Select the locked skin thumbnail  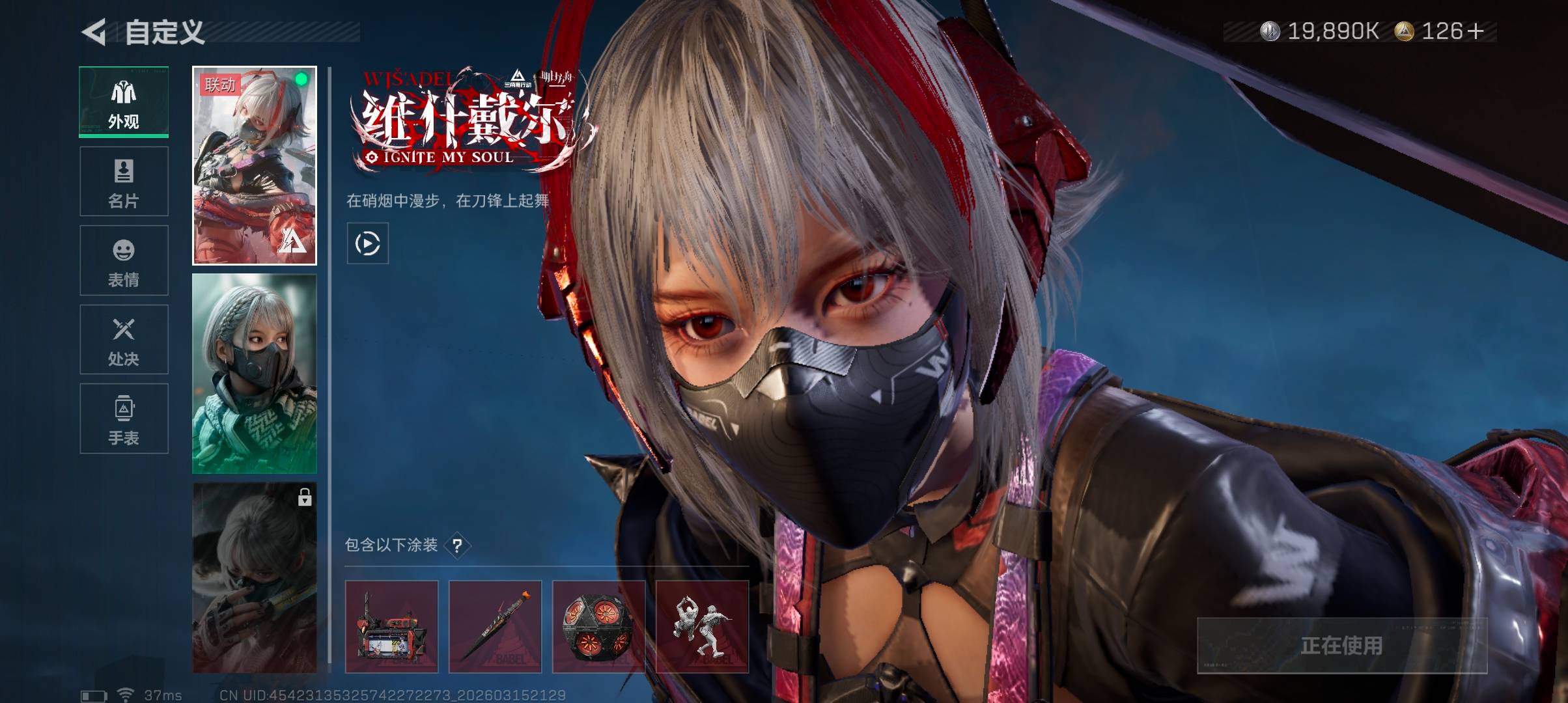255,577
